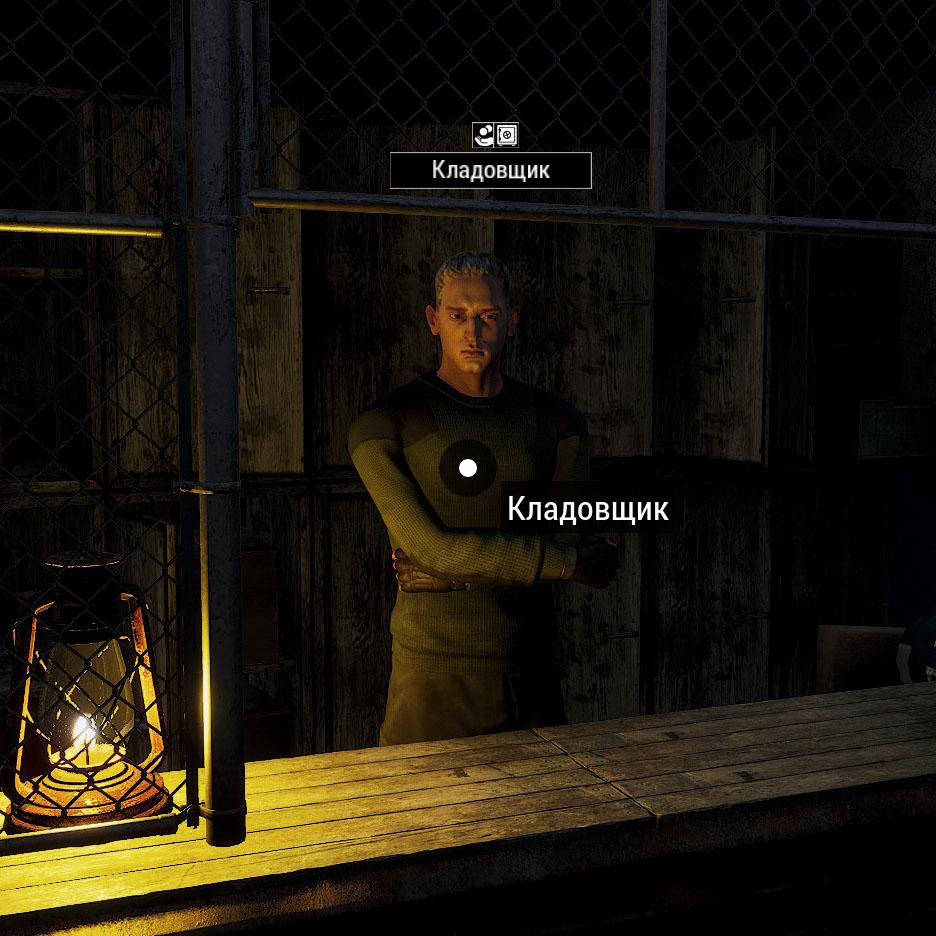Click the safe storage icon
Image resolution: width=936 pixels, height=936 pixels.
tap(507, 135)
